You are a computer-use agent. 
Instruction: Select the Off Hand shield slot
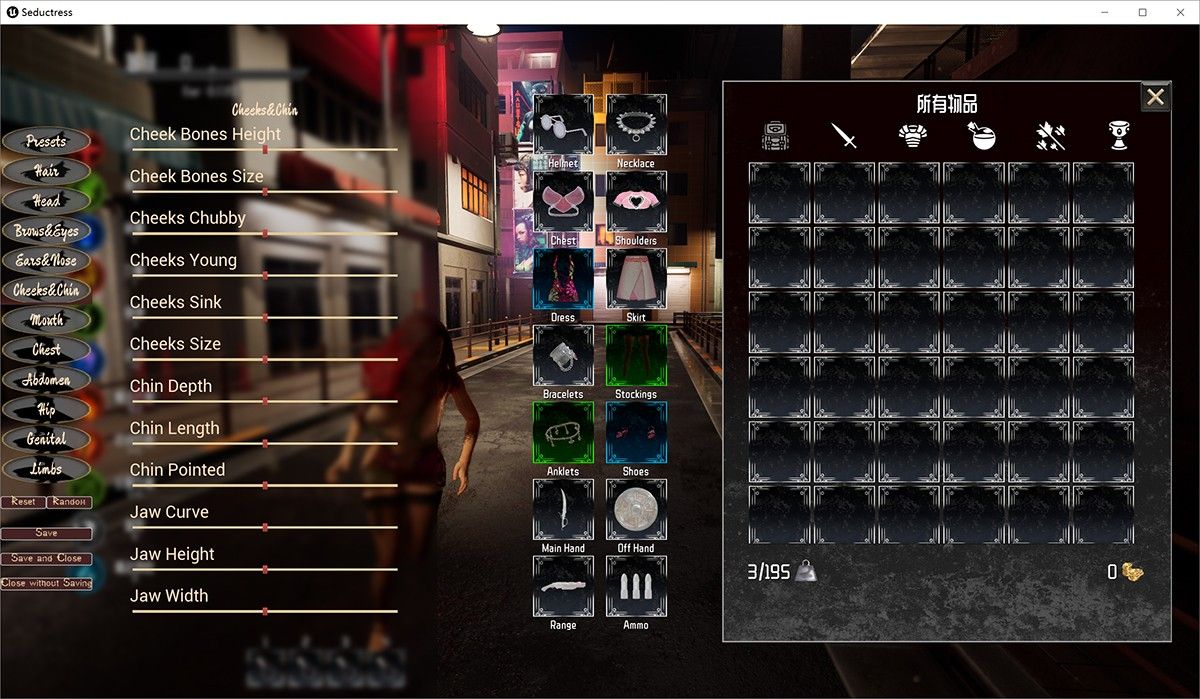pos(636,510)
